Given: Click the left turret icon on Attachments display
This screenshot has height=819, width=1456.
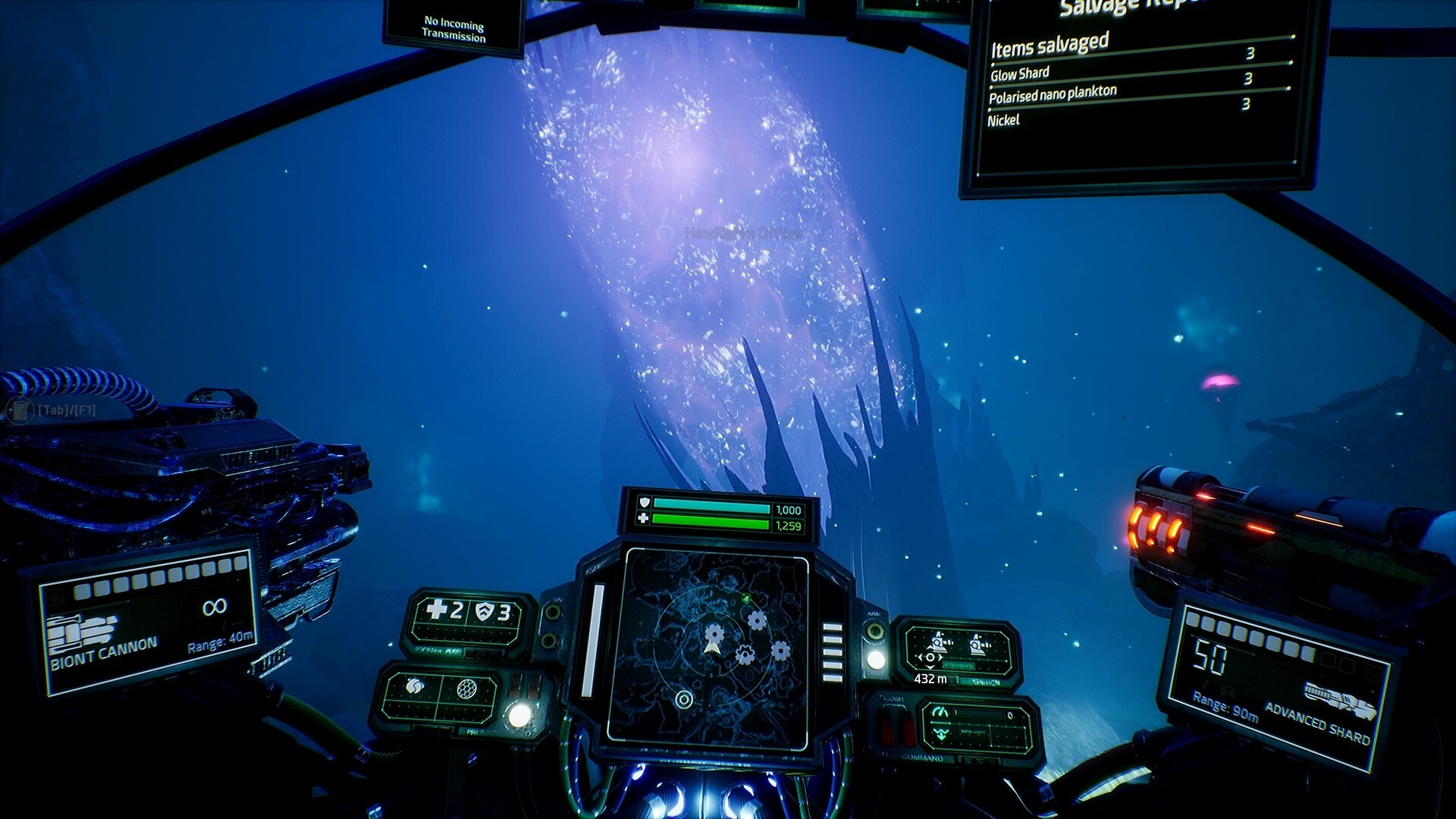Looking at the screenshot, I should tap(939, 642).
